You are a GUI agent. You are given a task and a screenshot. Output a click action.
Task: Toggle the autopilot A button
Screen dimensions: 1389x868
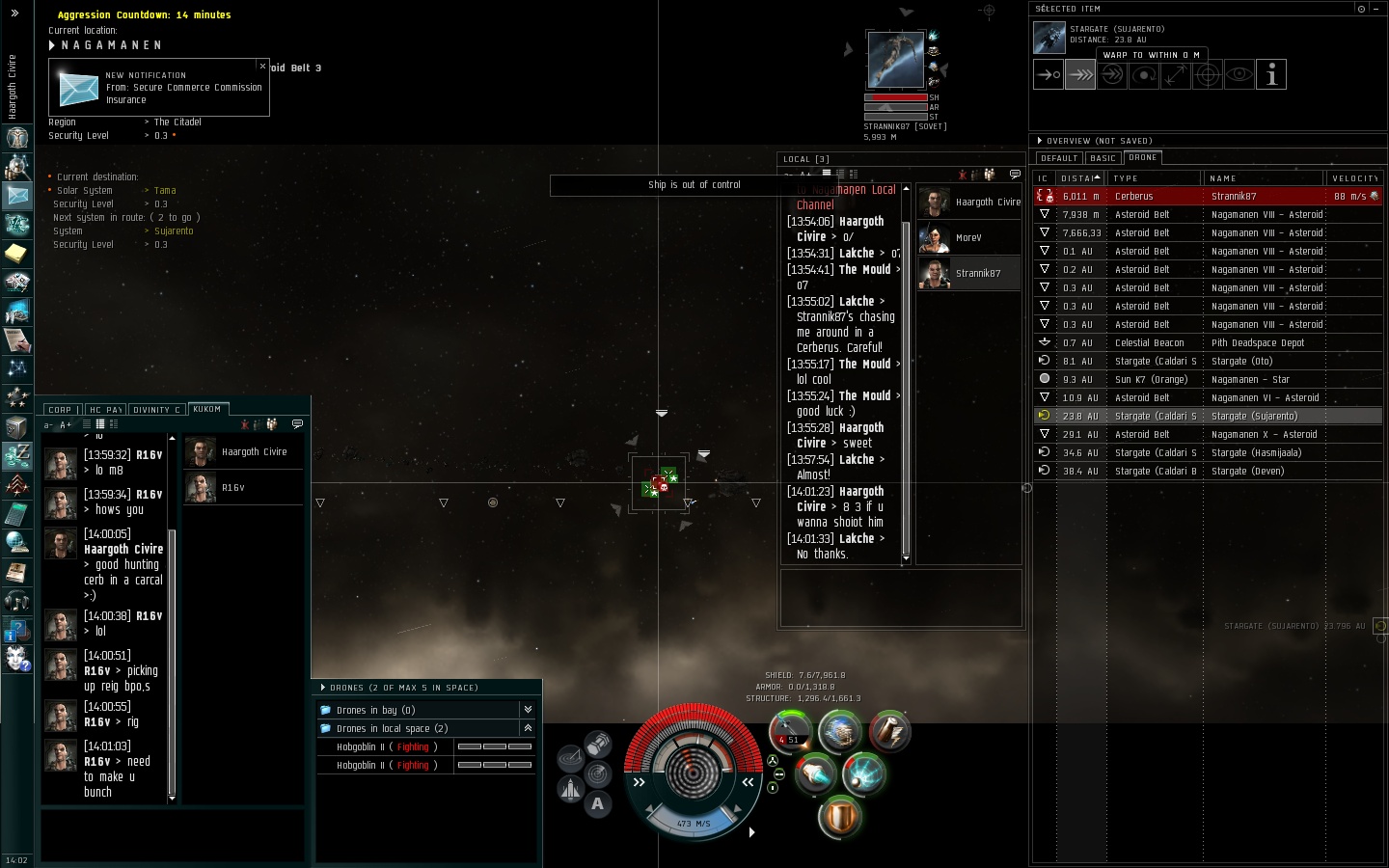click(x=597, y=803)
